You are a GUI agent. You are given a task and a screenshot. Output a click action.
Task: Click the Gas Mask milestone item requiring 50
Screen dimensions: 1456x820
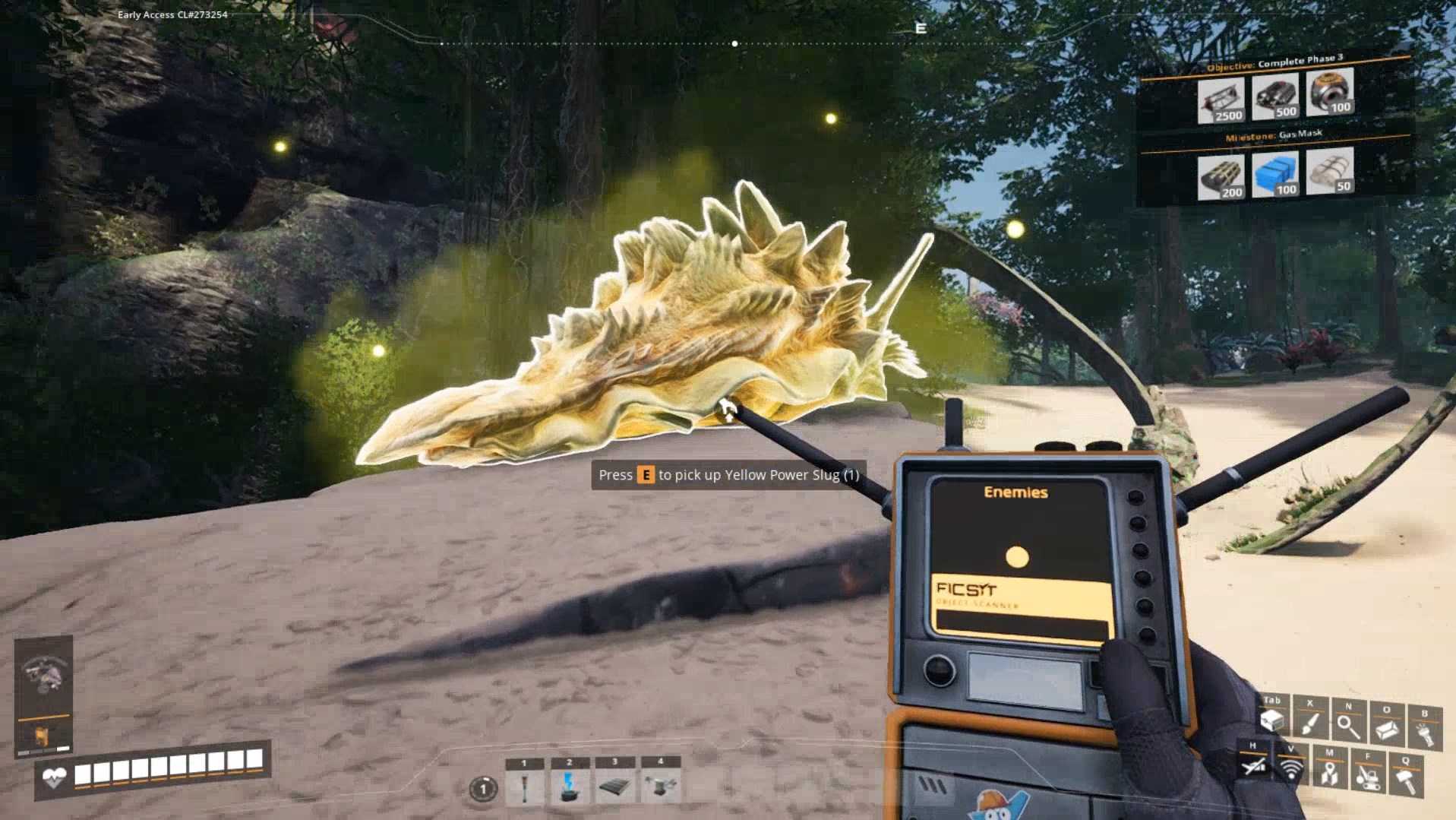click(x=1330, y=170)
